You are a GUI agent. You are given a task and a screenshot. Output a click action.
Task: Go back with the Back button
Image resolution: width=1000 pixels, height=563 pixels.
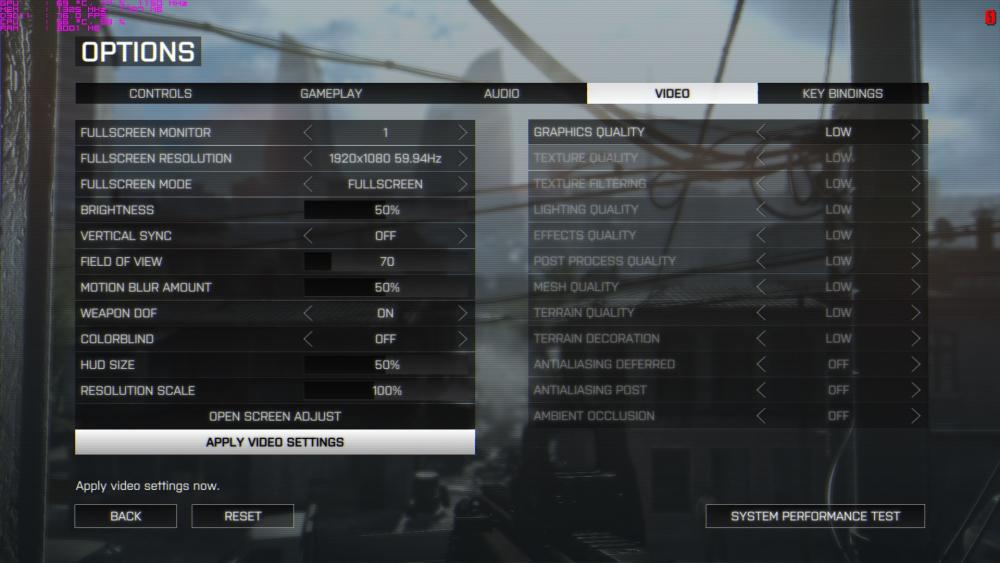126,516
